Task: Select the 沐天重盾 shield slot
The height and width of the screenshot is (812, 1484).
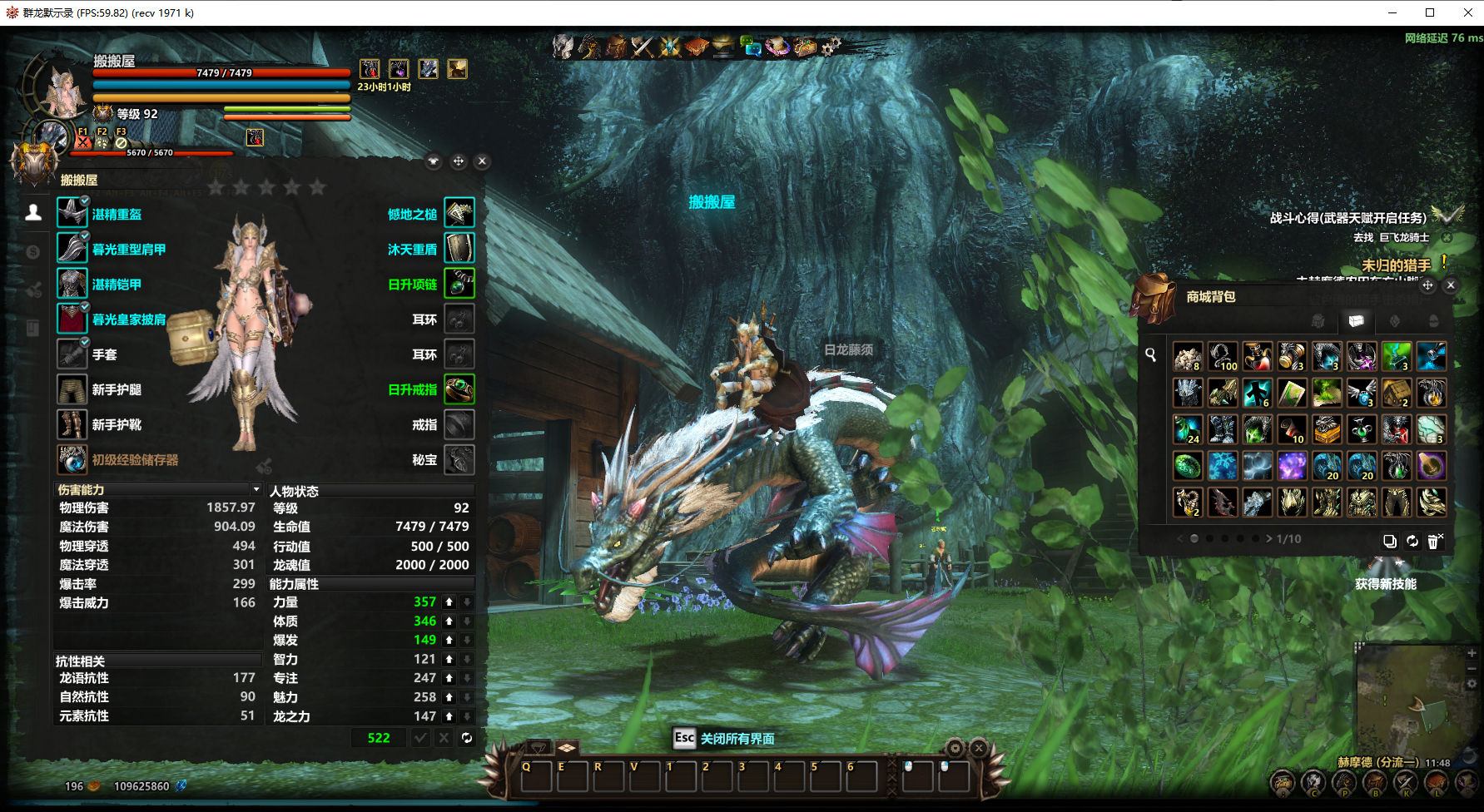Action: point(459,248)
